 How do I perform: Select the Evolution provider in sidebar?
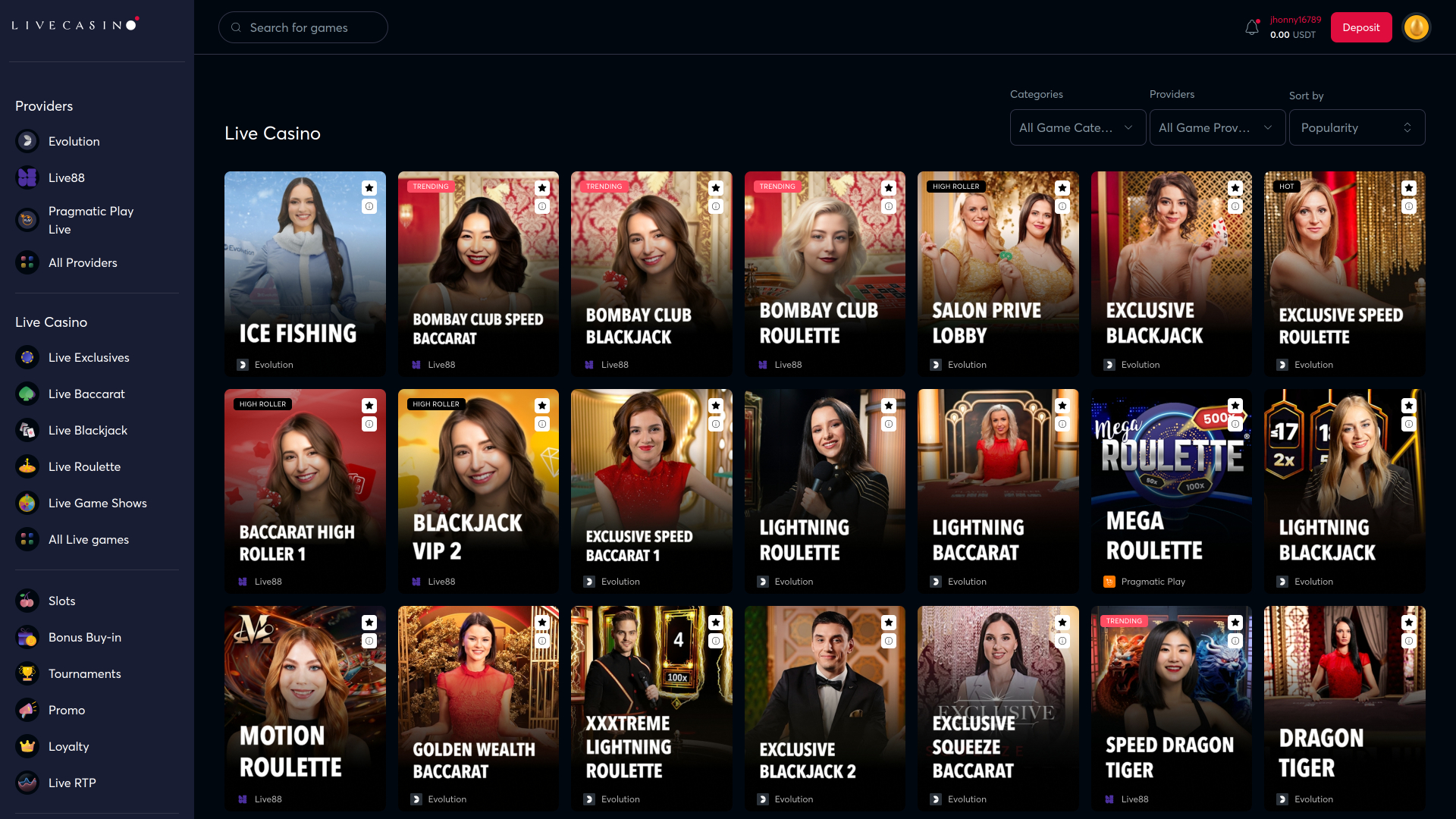[x=74, y=141]
